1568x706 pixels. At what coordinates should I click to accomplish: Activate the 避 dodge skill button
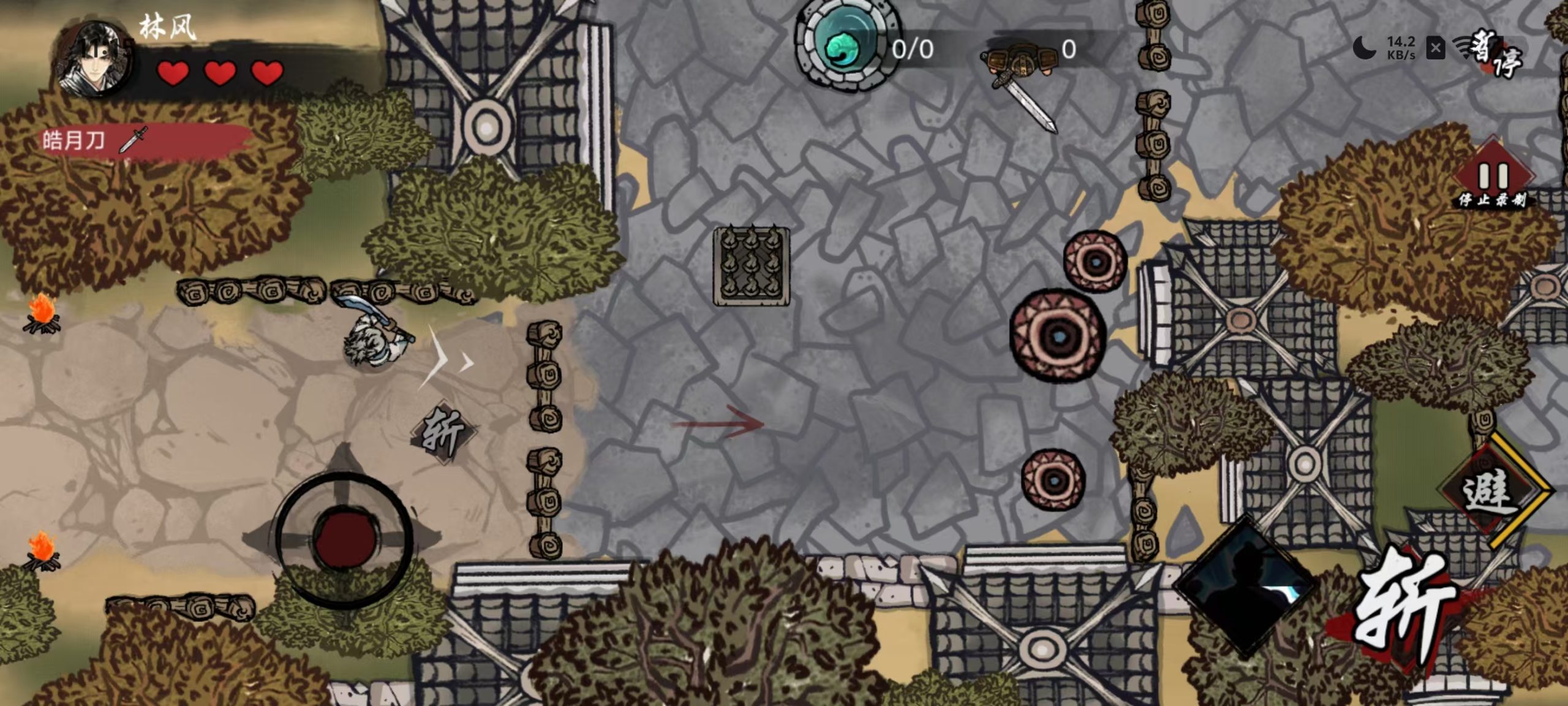(x=1490, y=492)
